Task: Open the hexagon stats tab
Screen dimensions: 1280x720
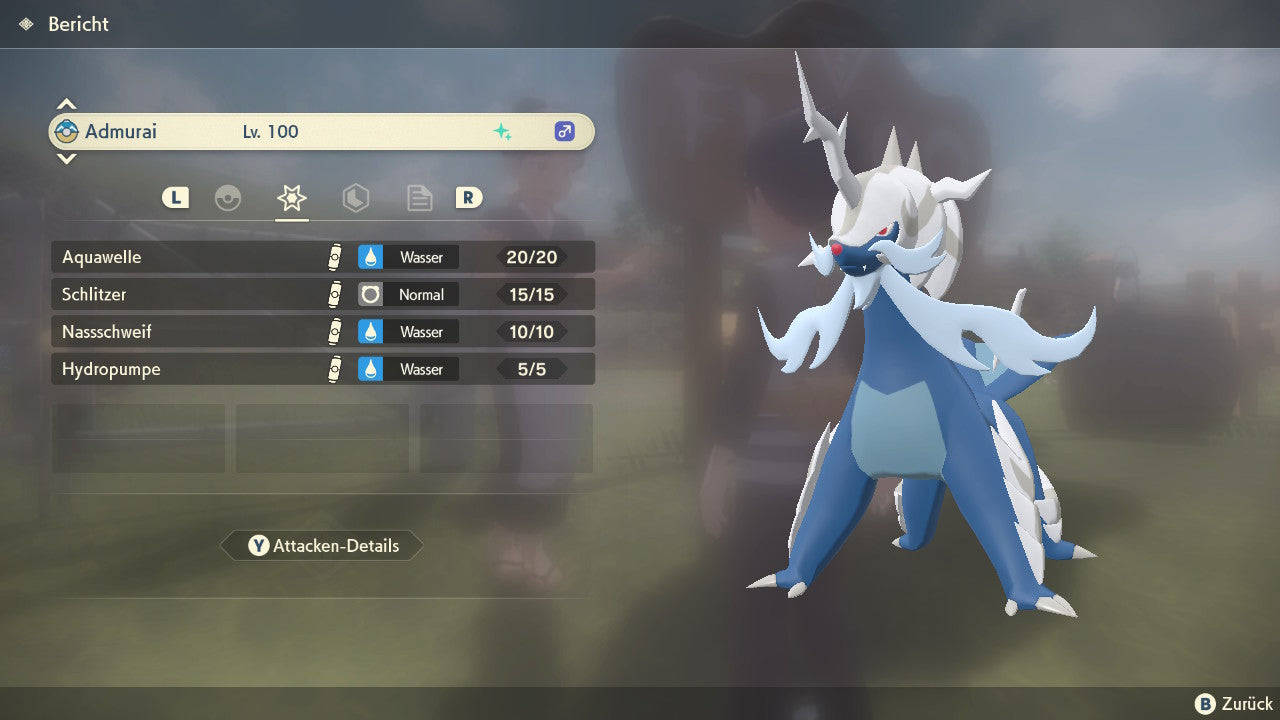Action: click(356, 198)
